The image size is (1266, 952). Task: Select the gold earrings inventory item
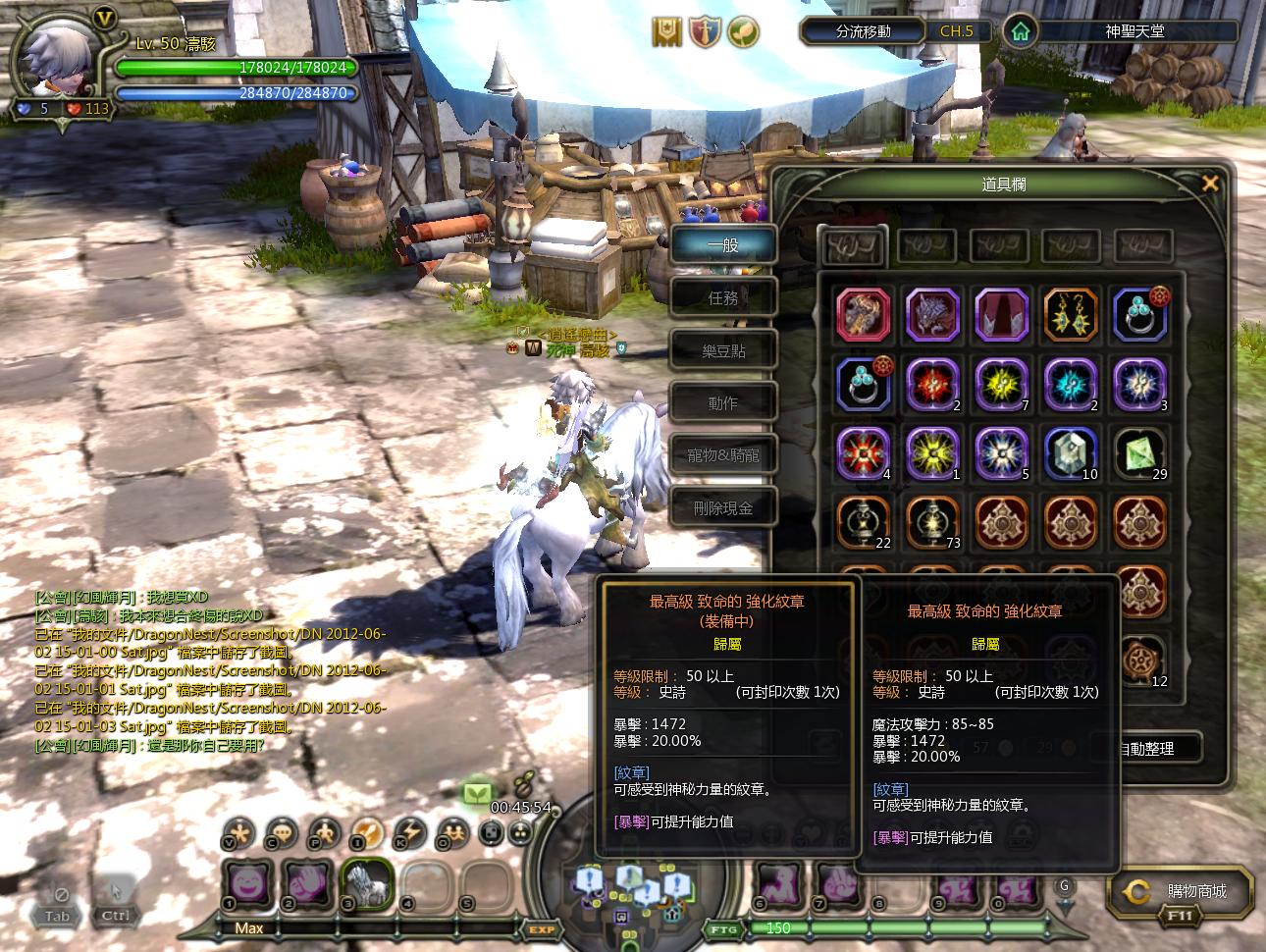tap(1071, 314)
